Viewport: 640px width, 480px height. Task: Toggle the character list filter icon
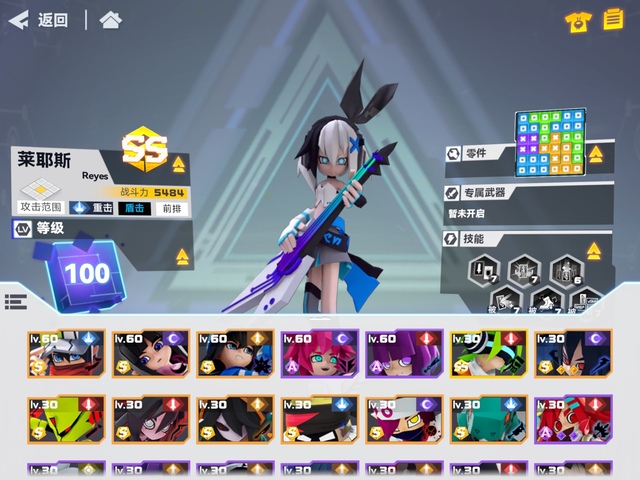(x=15, y=302)
